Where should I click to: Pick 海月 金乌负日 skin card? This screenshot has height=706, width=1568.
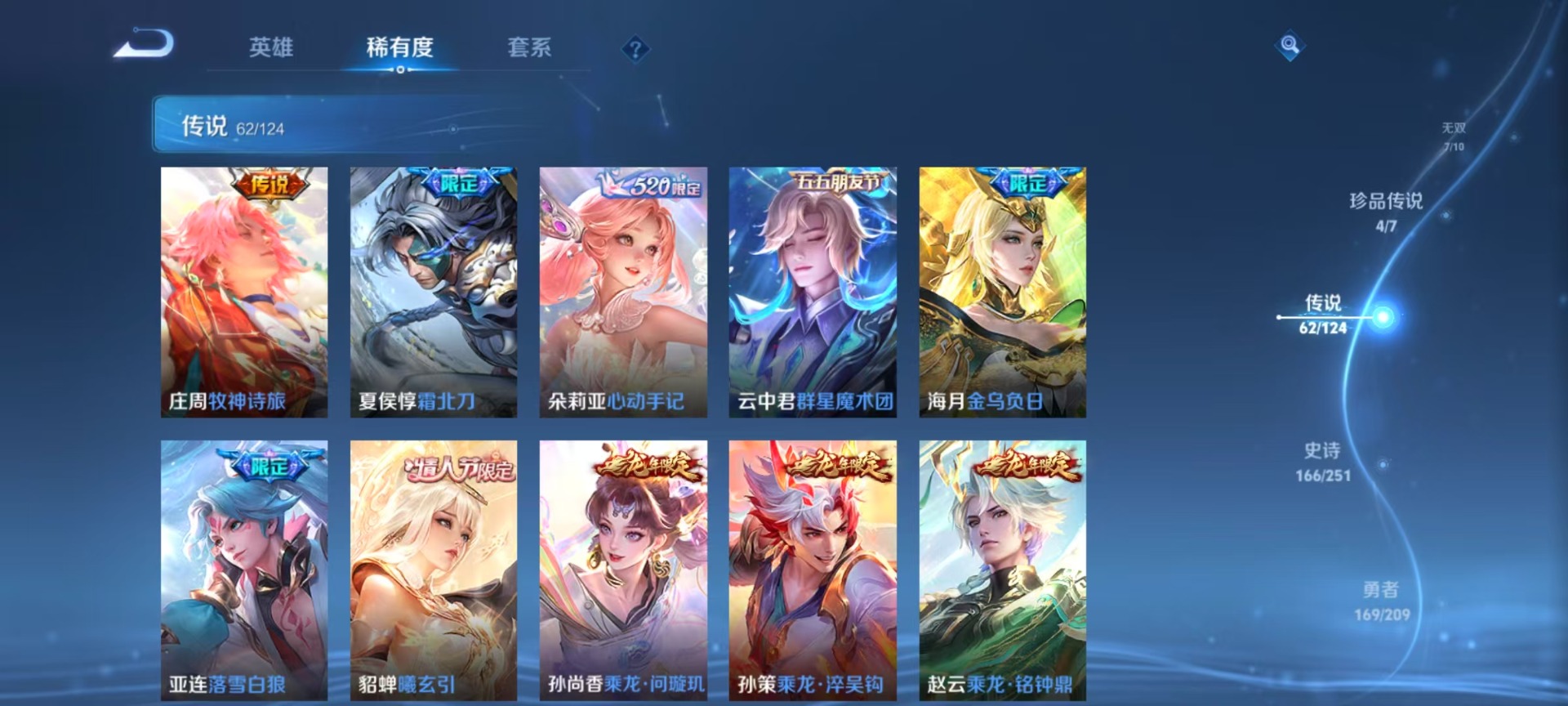coord(1002,292)
